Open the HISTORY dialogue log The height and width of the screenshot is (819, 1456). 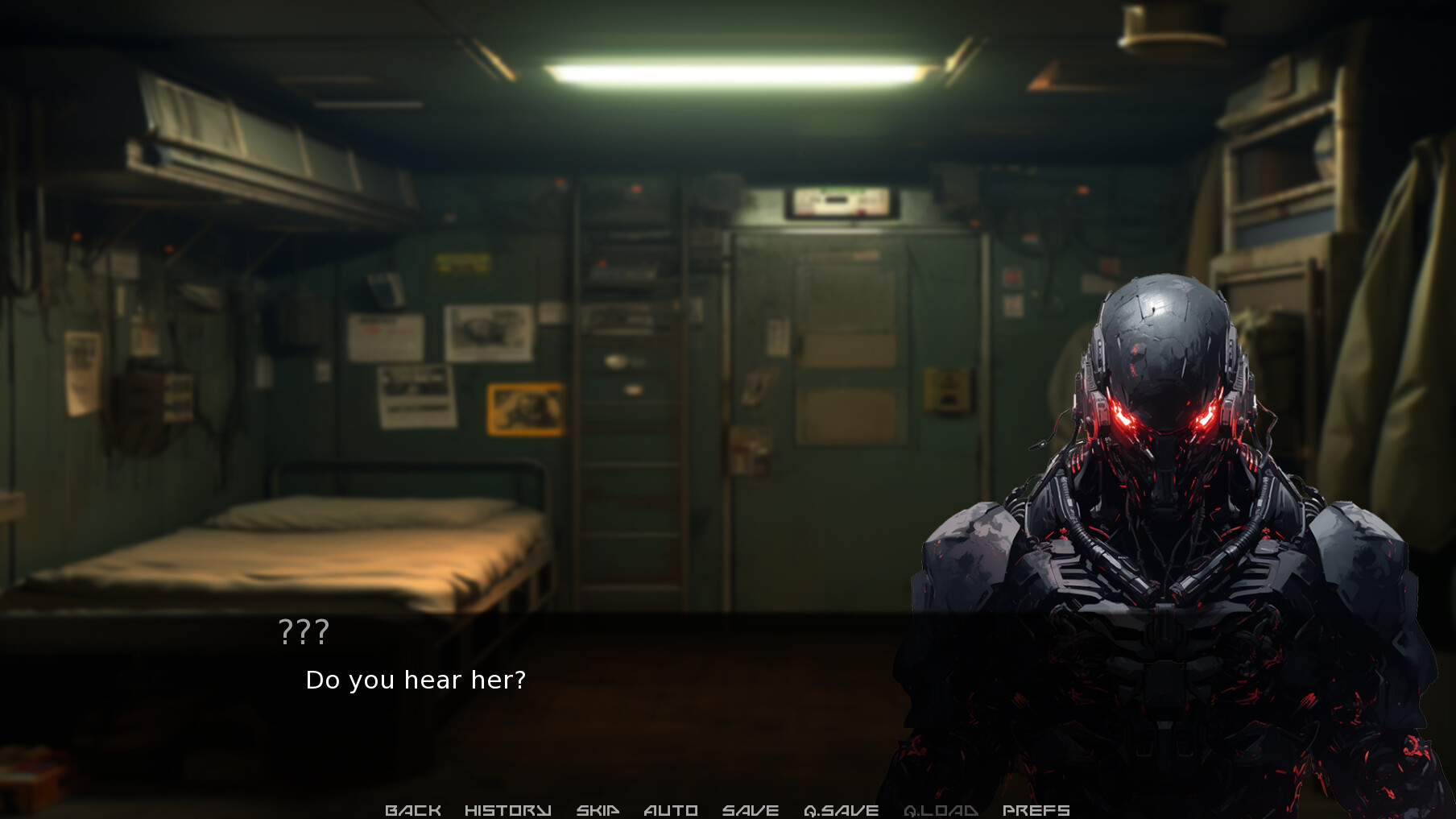point(507,809)
